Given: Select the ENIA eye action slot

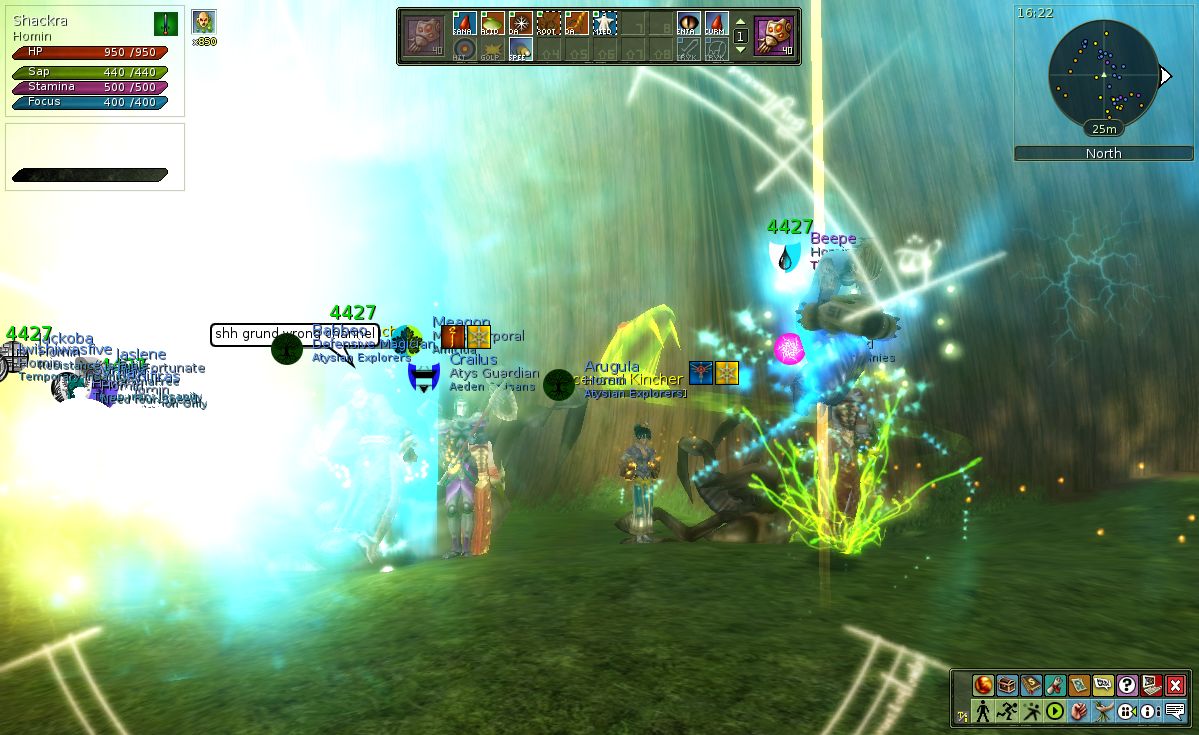Looking at the screenshot, I should [688, 23].
